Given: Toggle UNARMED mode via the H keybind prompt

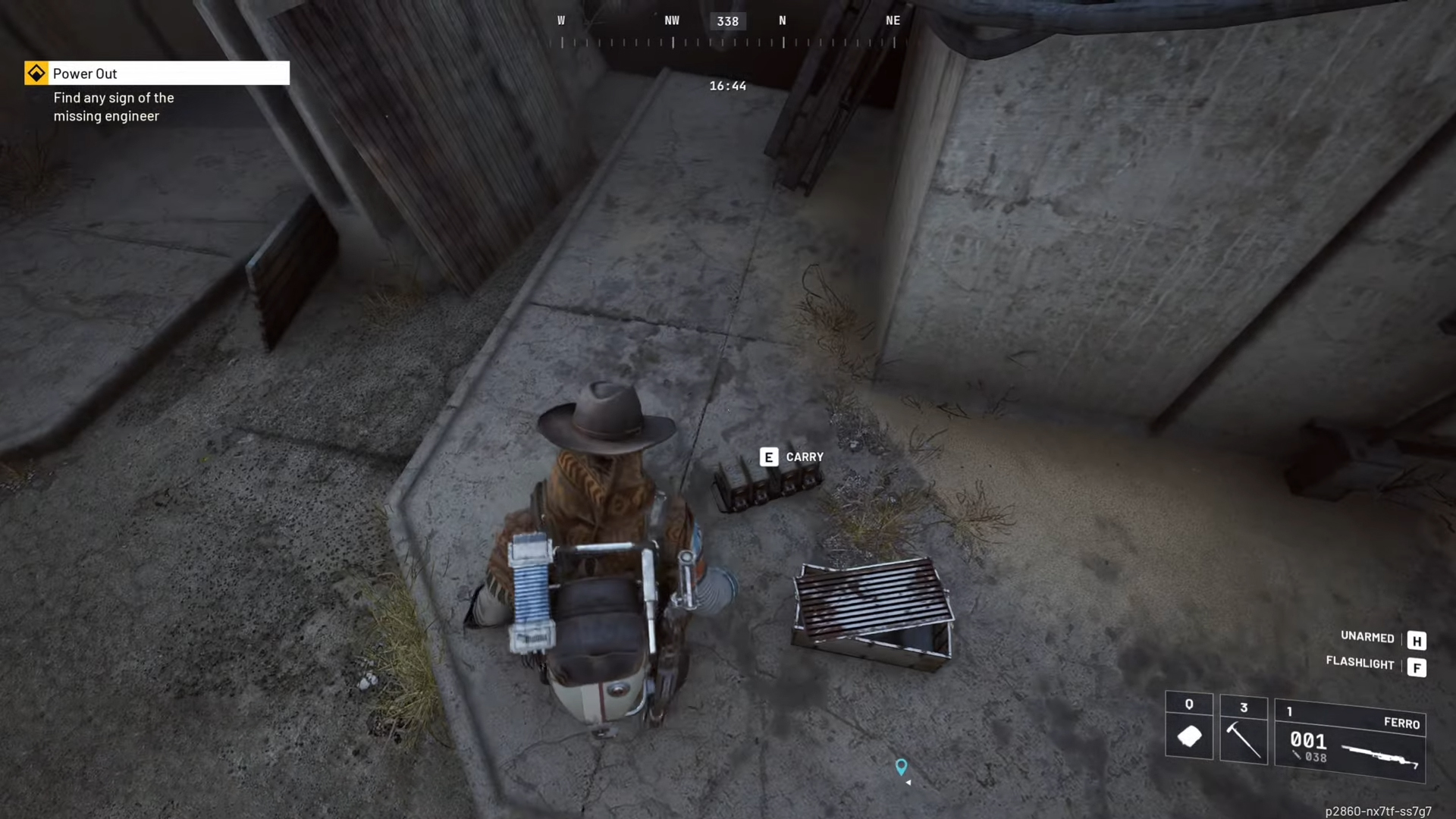Looking at the screenshot, I should tap(1418, 641).
